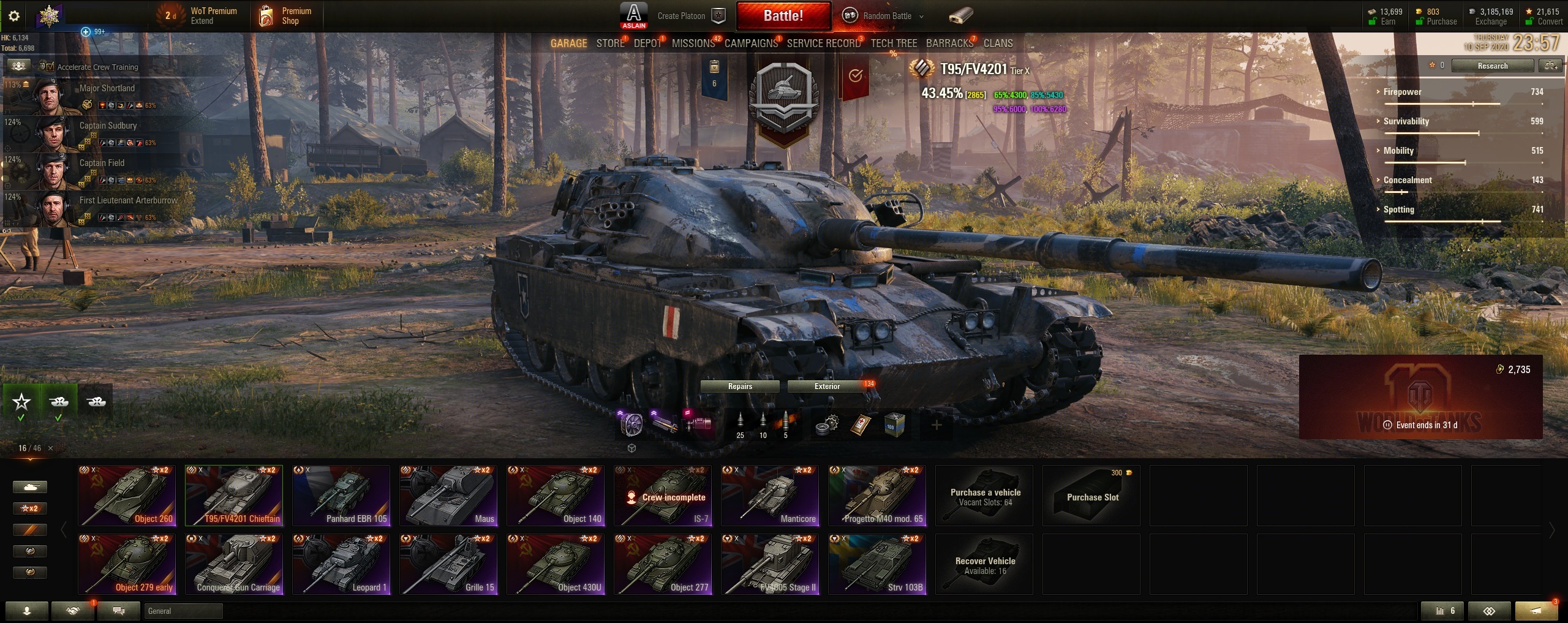Open the MISSIONS menu item
The width and height of the screenshot is (1568, 623).
tap(693, 43)
